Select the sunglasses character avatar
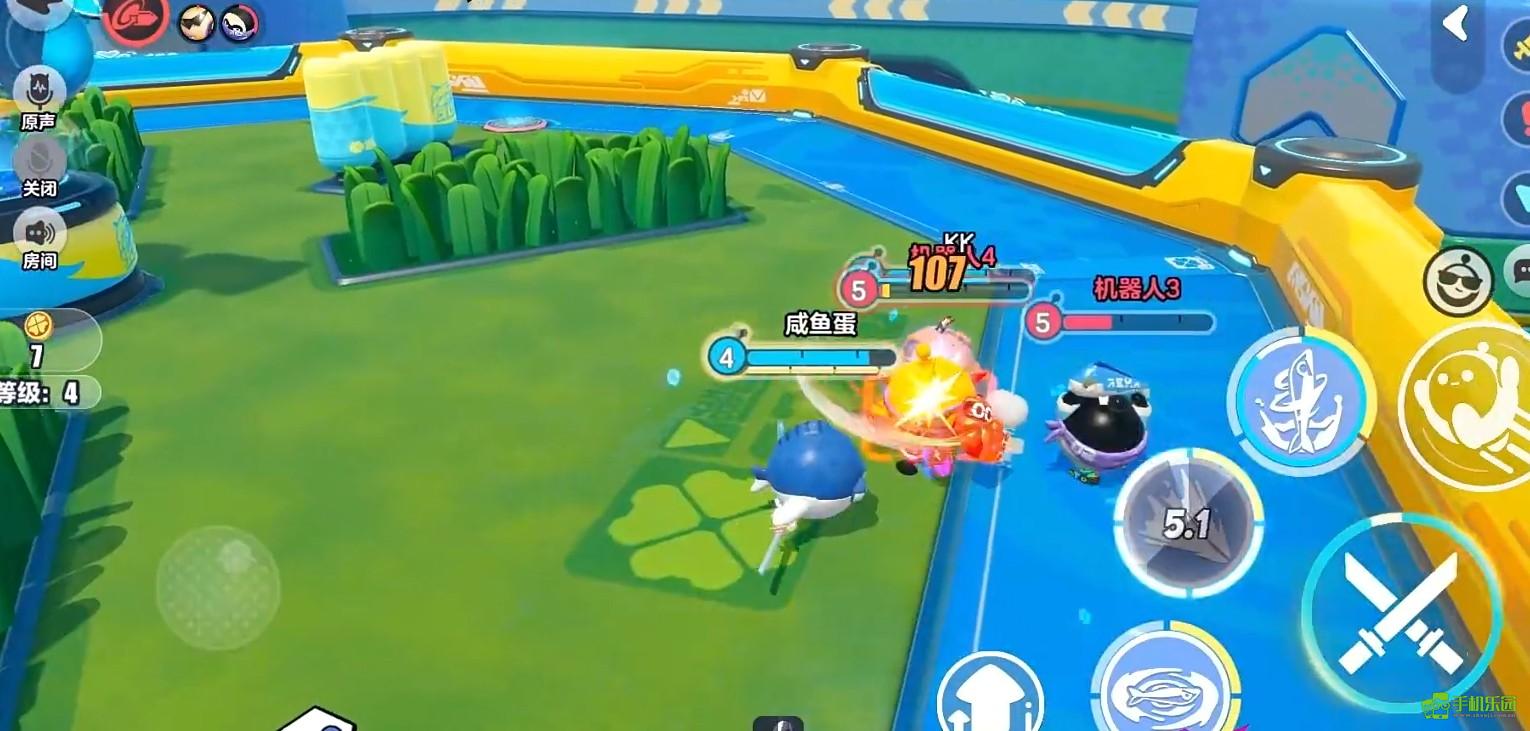 [196, 22]
